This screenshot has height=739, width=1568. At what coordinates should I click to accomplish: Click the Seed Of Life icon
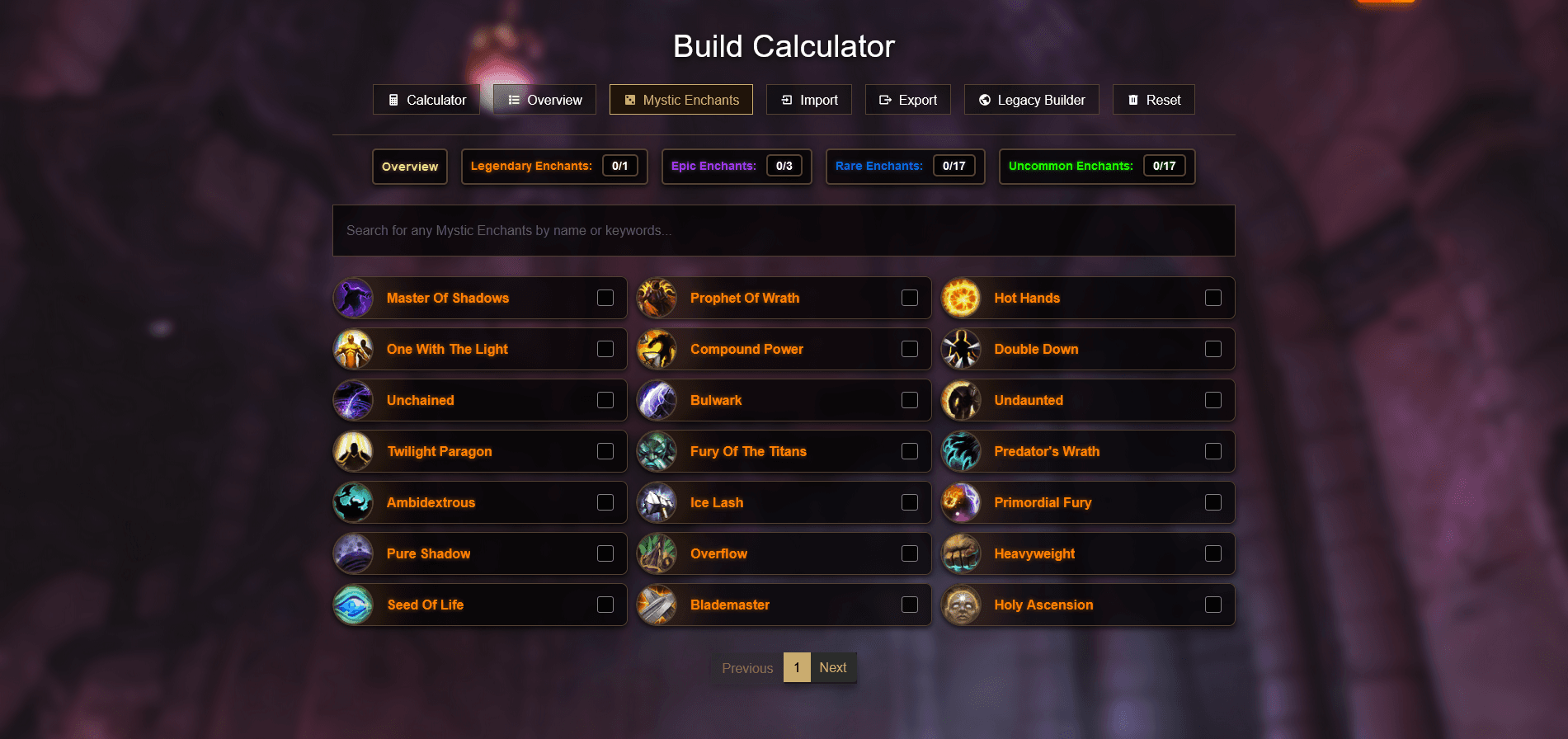(353, 605)
